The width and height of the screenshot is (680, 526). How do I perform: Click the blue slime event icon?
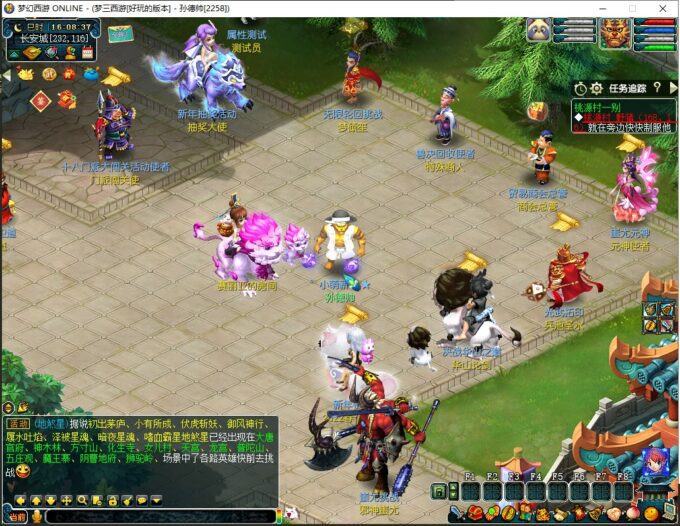coord(90,73)
